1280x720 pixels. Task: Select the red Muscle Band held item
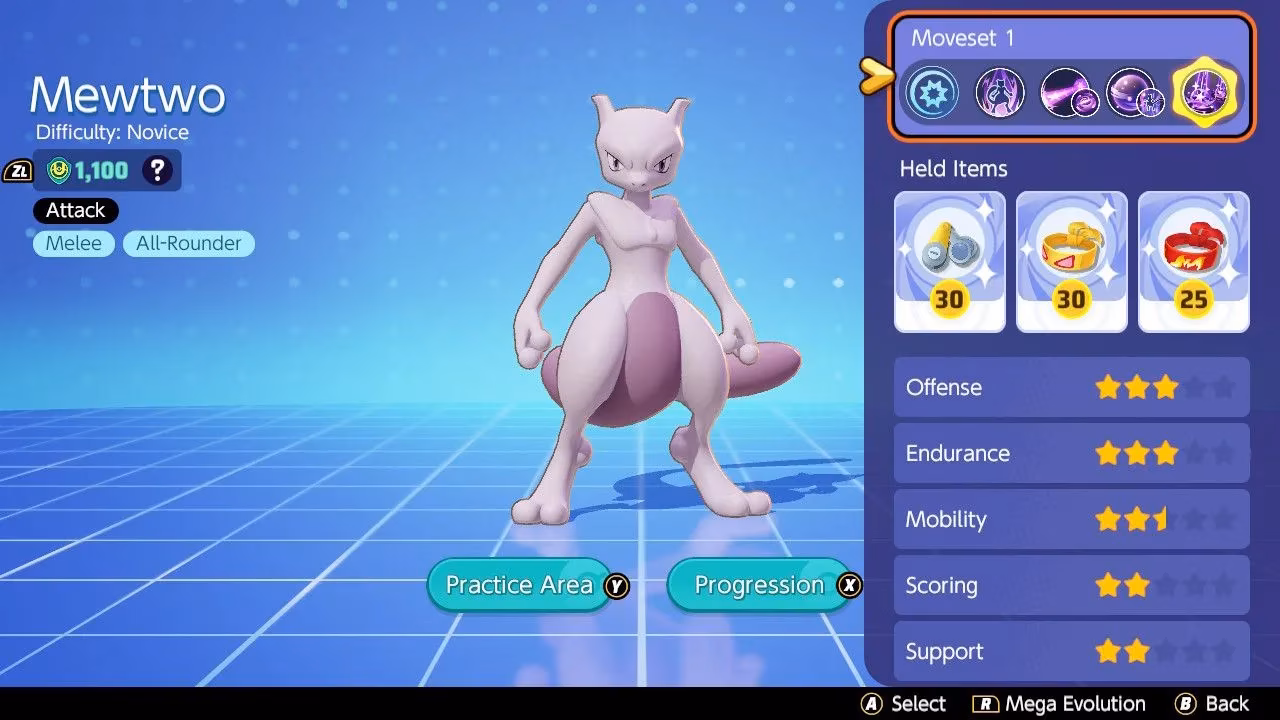pos(1193,258)
